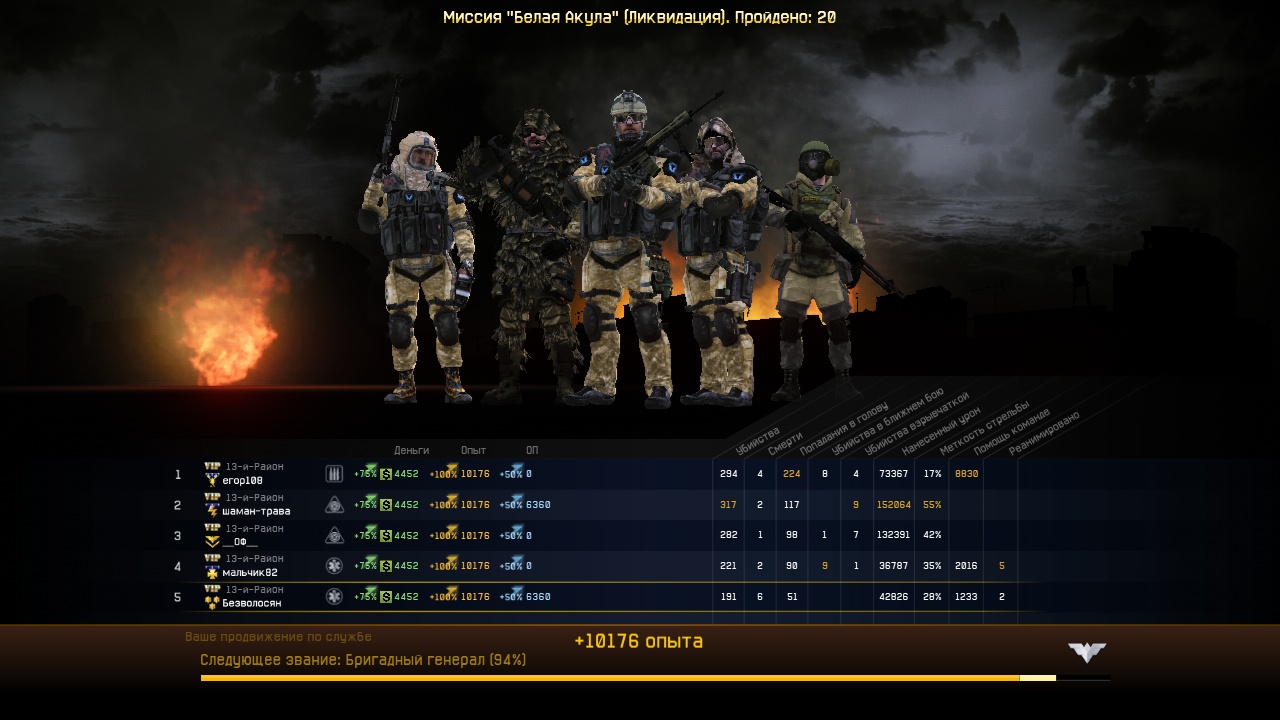Image resolution: width=1280 pixels, height=720 pixels.
Task: Highlight the Безволосян scoreboard row
Action: 252,604
